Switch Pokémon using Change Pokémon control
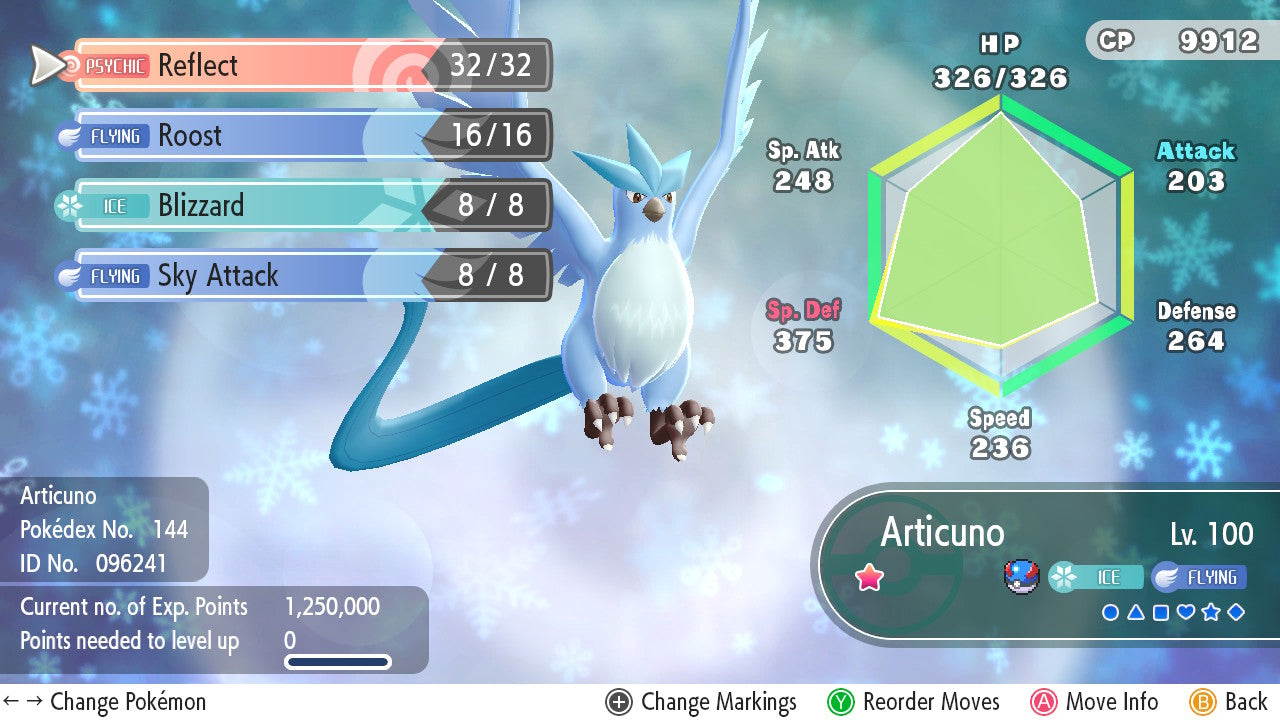The height and width of the screenshot is (720, 1280). [x=105, y=702]
